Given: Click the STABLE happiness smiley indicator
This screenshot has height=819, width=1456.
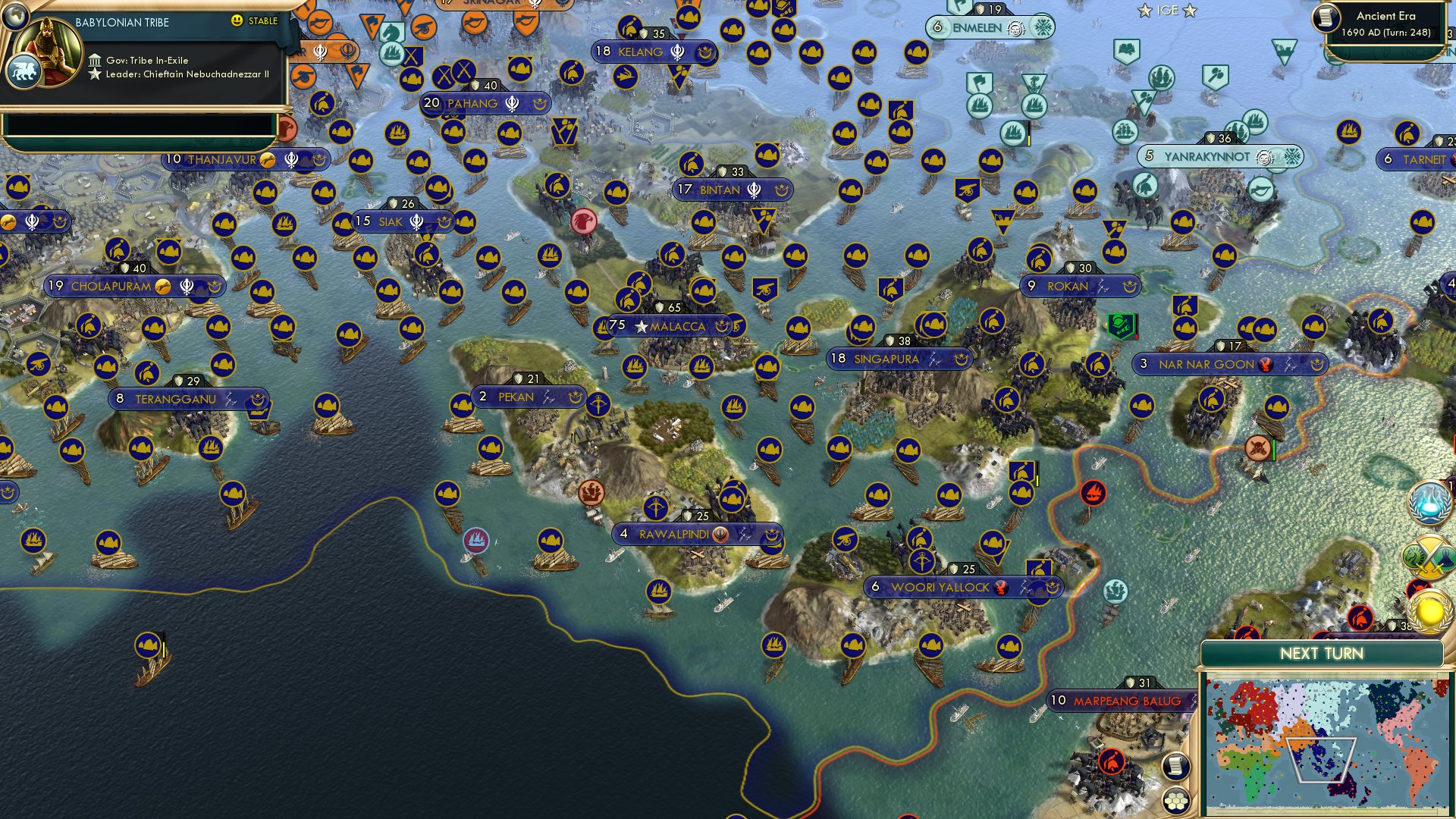Looking at the screenshot, I should [x=237, y=22].
